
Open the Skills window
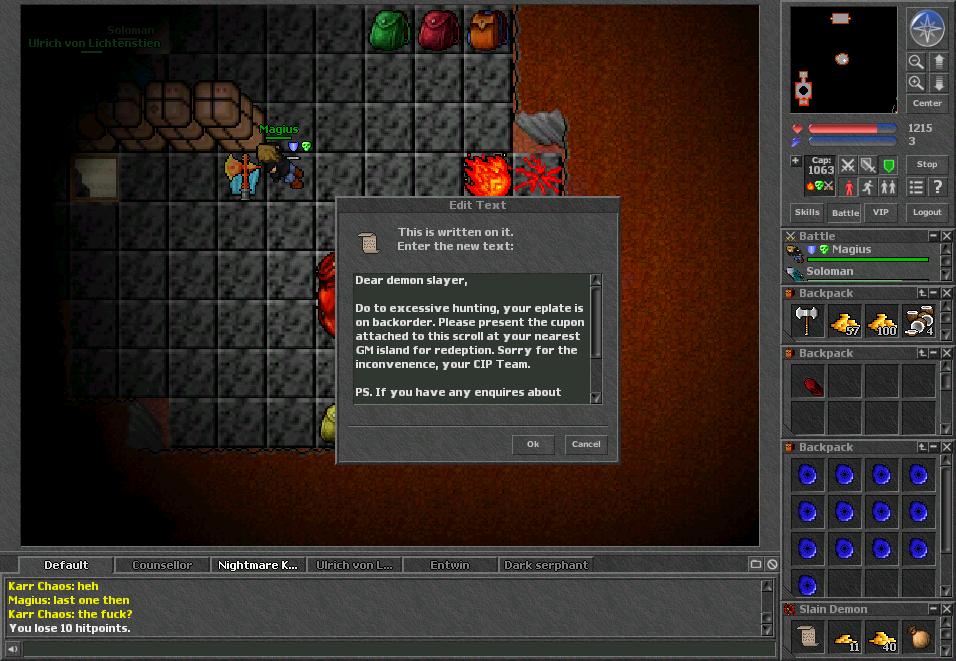(x=807, y=212)
